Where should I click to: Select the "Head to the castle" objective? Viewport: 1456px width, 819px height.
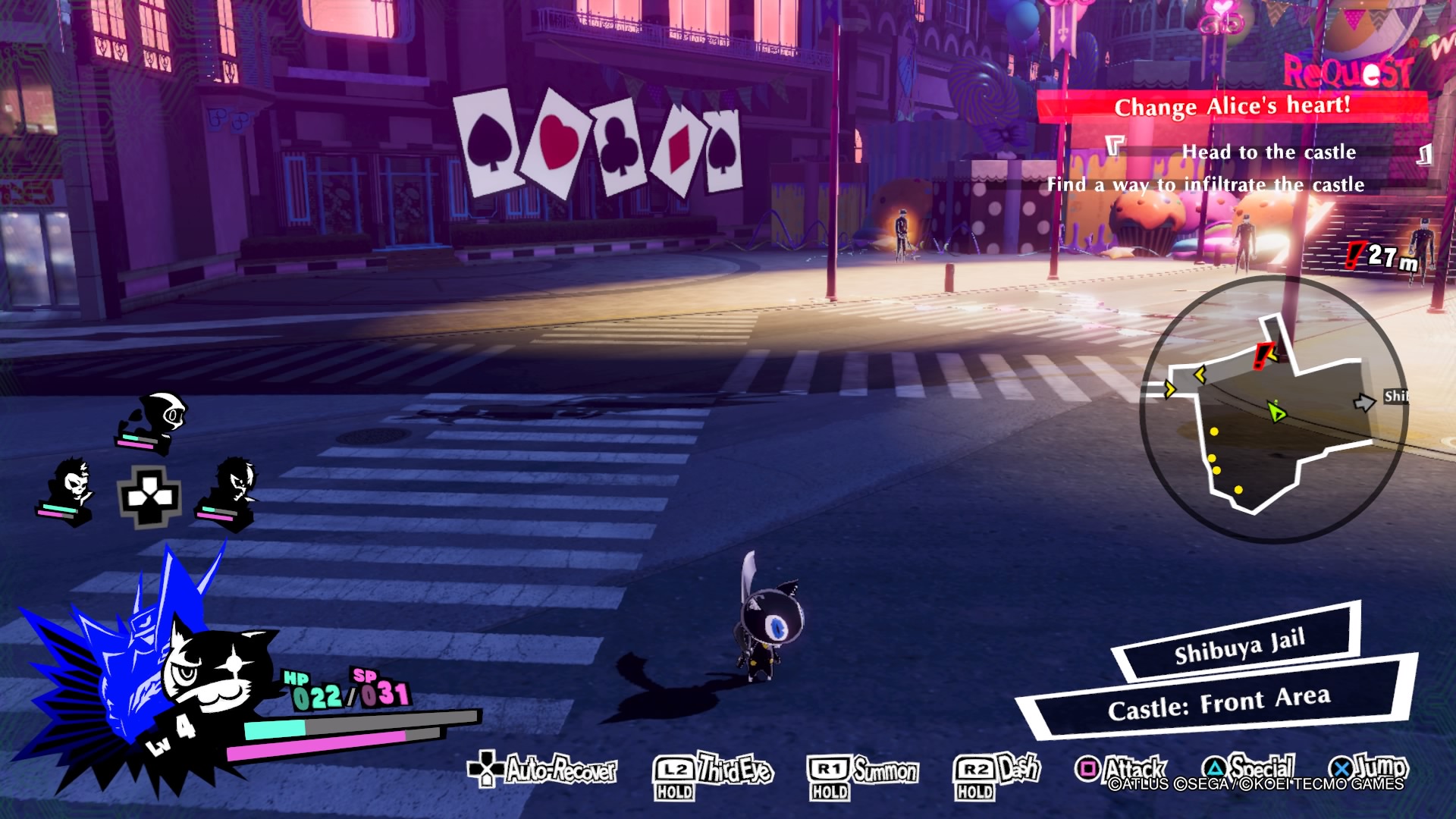1268,152
